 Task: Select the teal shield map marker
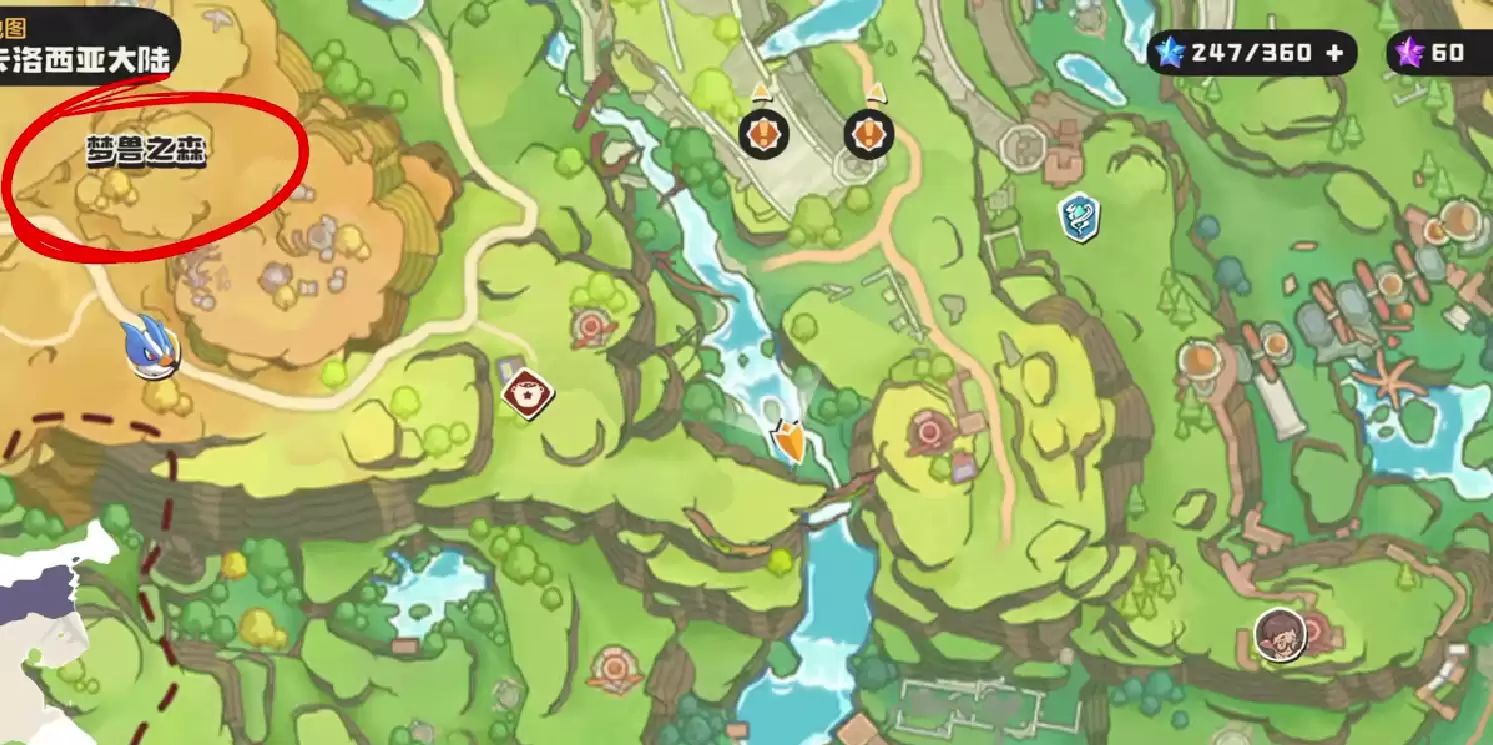tap(1079, 217)
